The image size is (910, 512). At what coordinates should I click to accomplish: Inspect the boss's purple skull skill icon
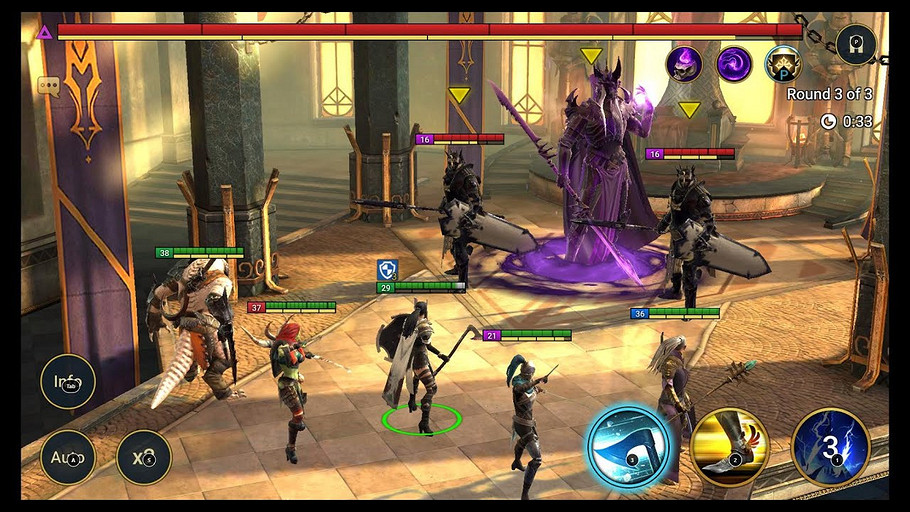pos(685,64)
